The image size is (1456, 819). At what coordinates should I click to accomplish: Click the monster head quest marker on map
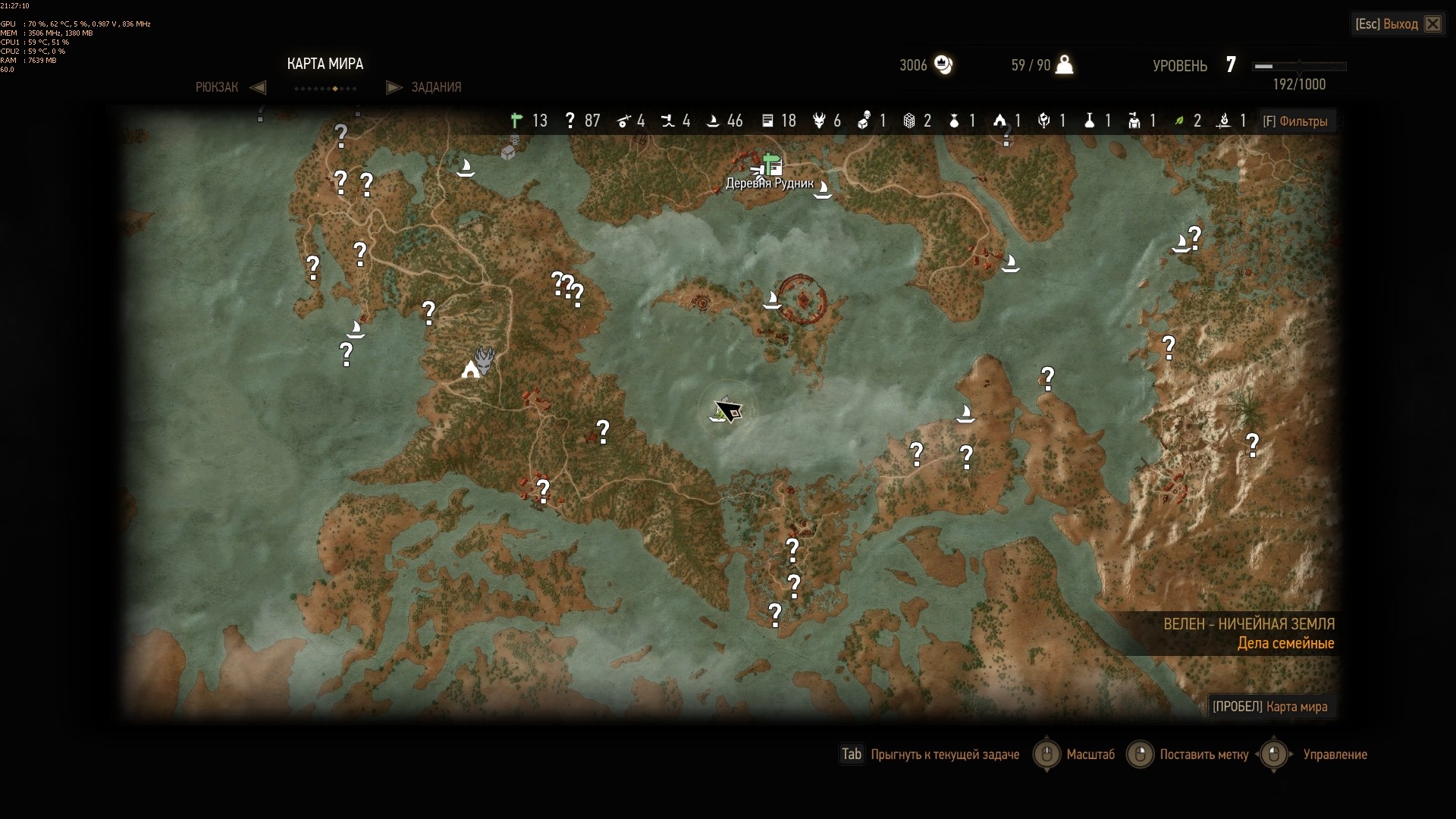[485, 358]
